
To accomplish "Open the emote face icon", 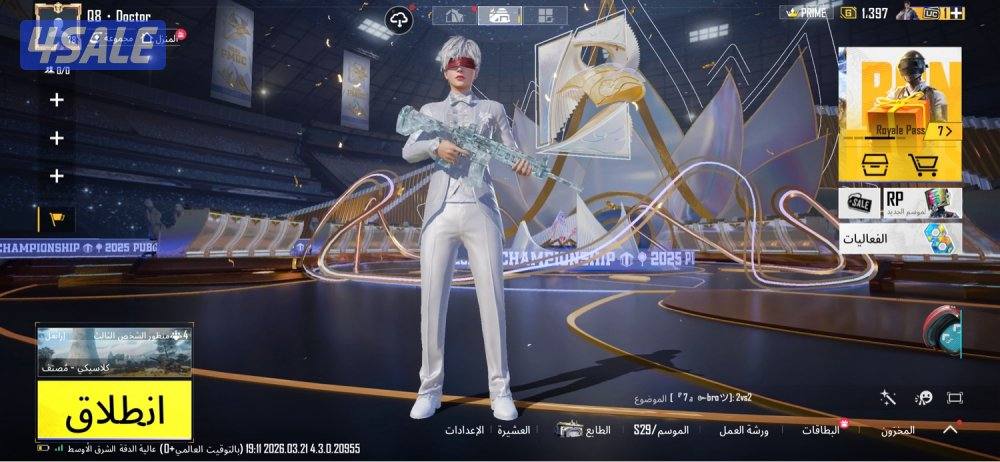I will point(923,398).
